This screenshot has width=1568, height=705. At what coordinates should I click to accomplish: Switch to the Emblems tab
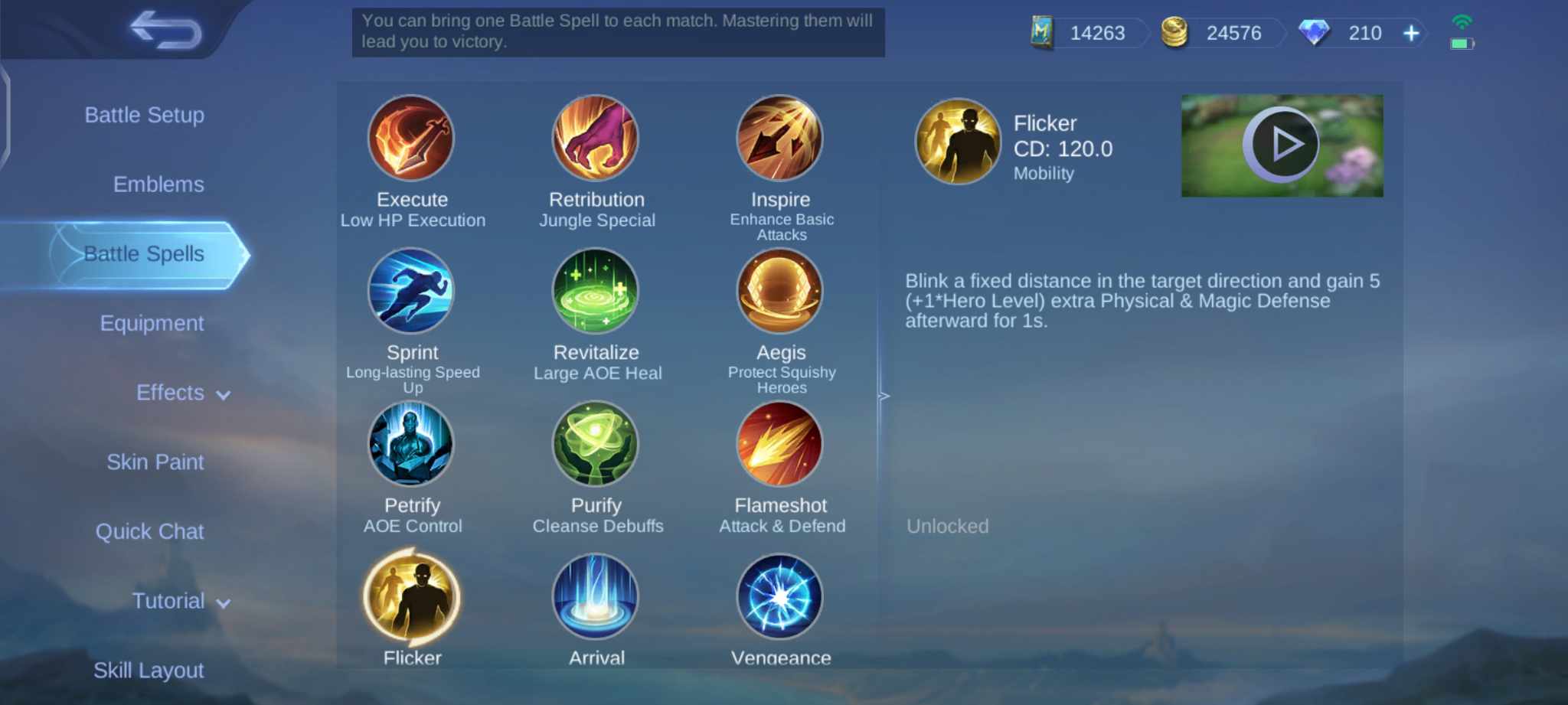click(158, 184)
